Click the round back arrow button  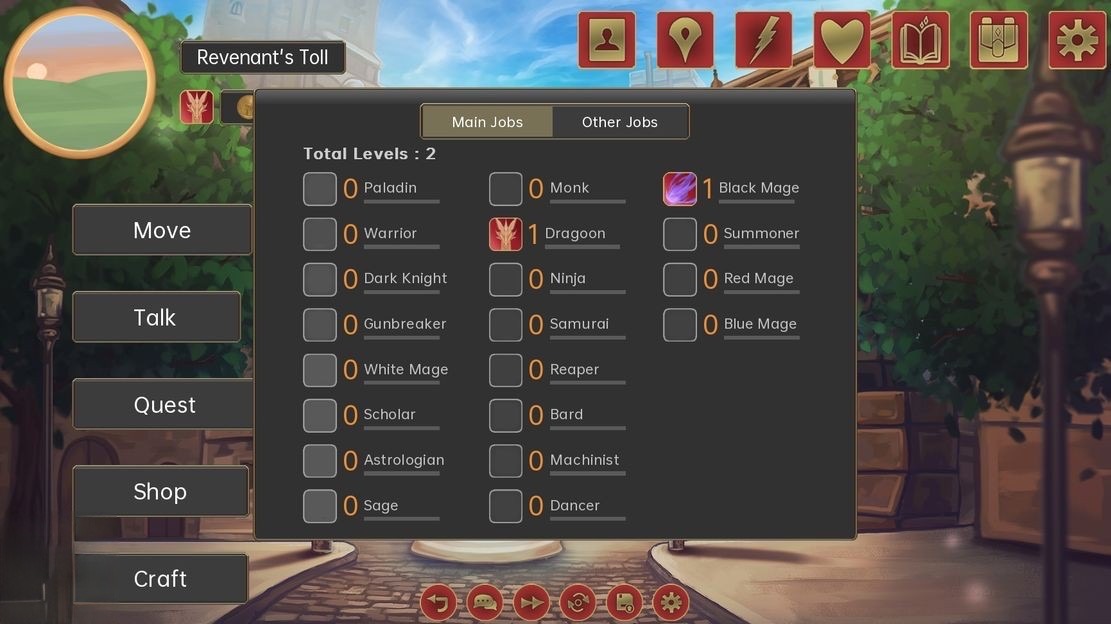[438, 603]
